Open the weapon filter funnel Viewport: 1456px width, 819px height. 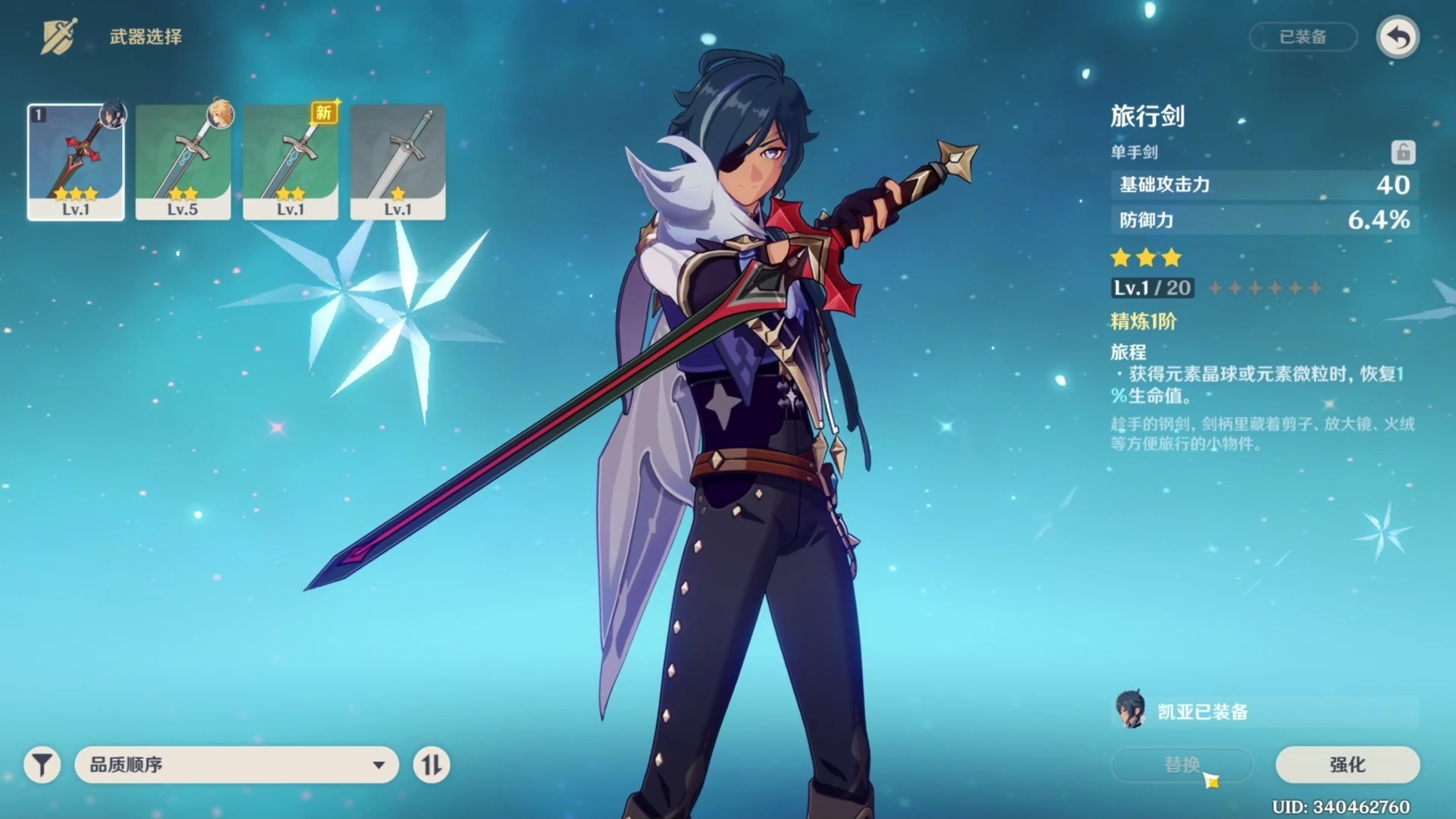click(x=42, y=764)
